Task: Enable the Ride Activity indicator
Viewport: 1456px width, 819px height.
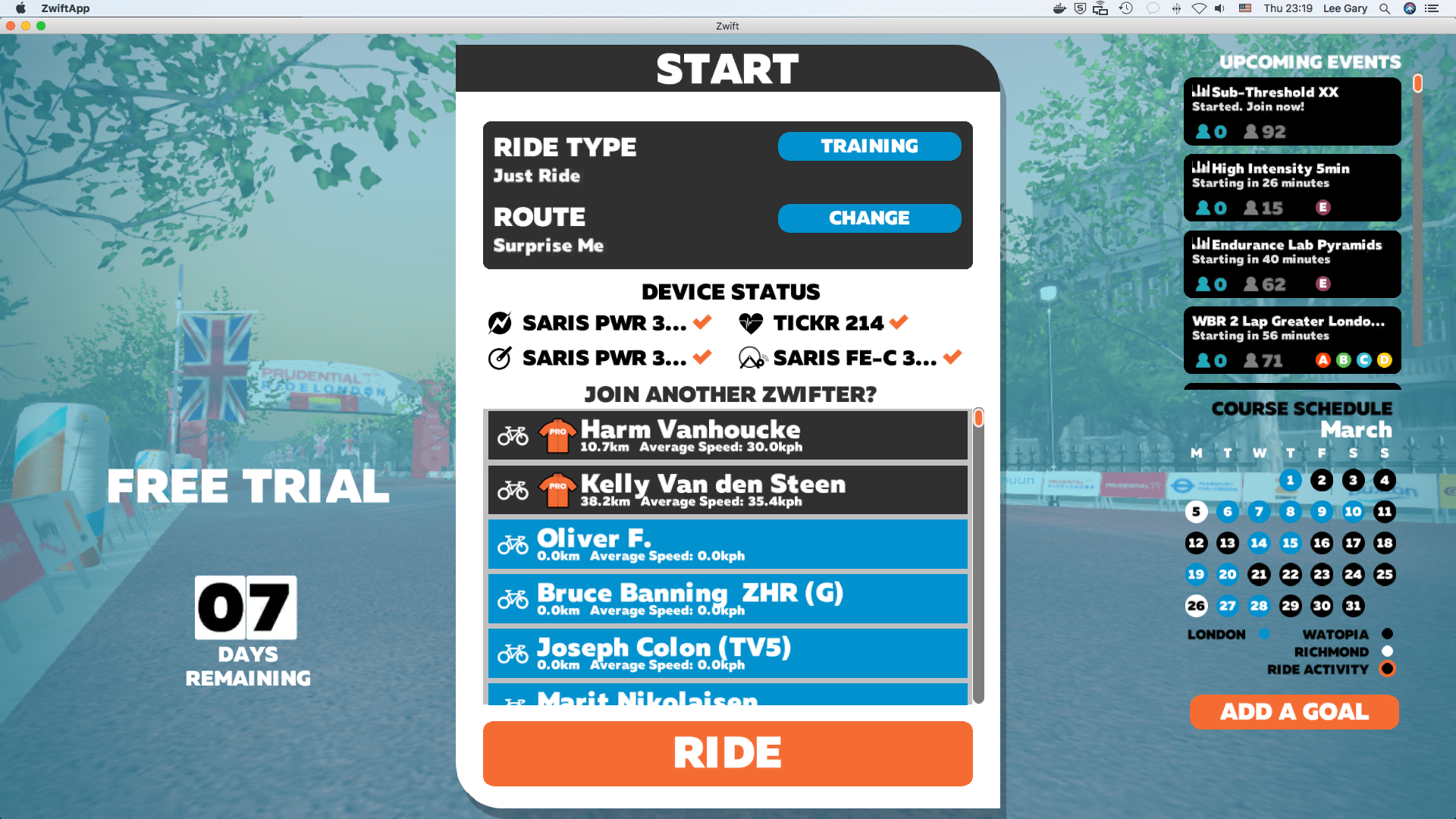Action: [1387, 669]
